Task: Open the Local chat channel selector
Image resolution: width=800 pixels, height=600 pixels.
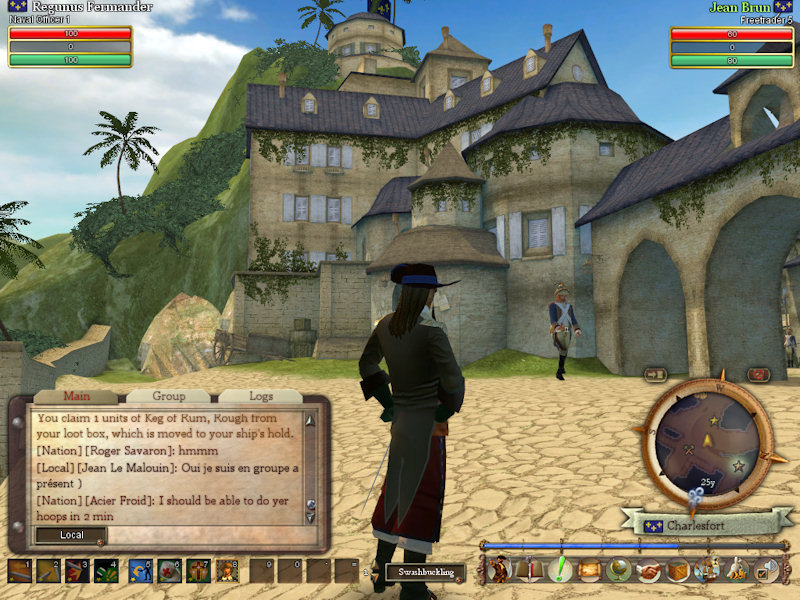Action: point(71,535)
